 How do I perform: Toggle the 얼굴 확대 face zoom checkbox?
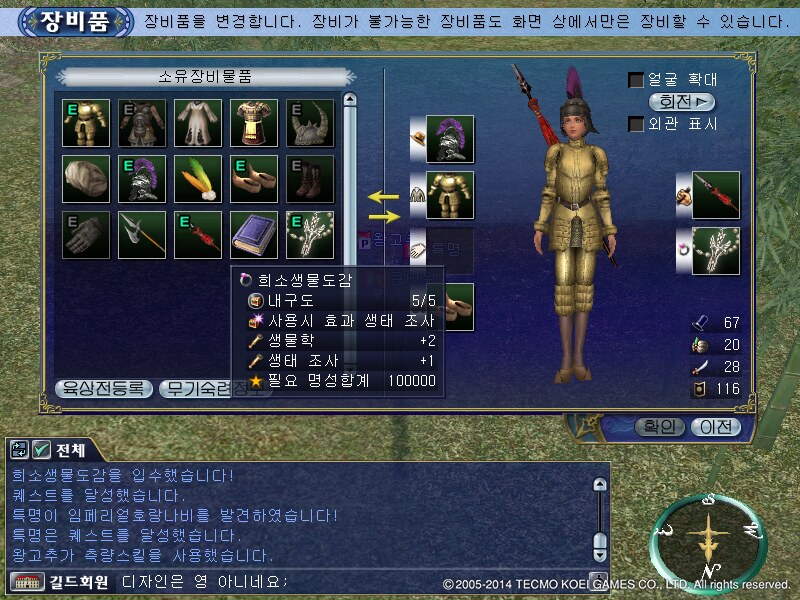point(635,80)
